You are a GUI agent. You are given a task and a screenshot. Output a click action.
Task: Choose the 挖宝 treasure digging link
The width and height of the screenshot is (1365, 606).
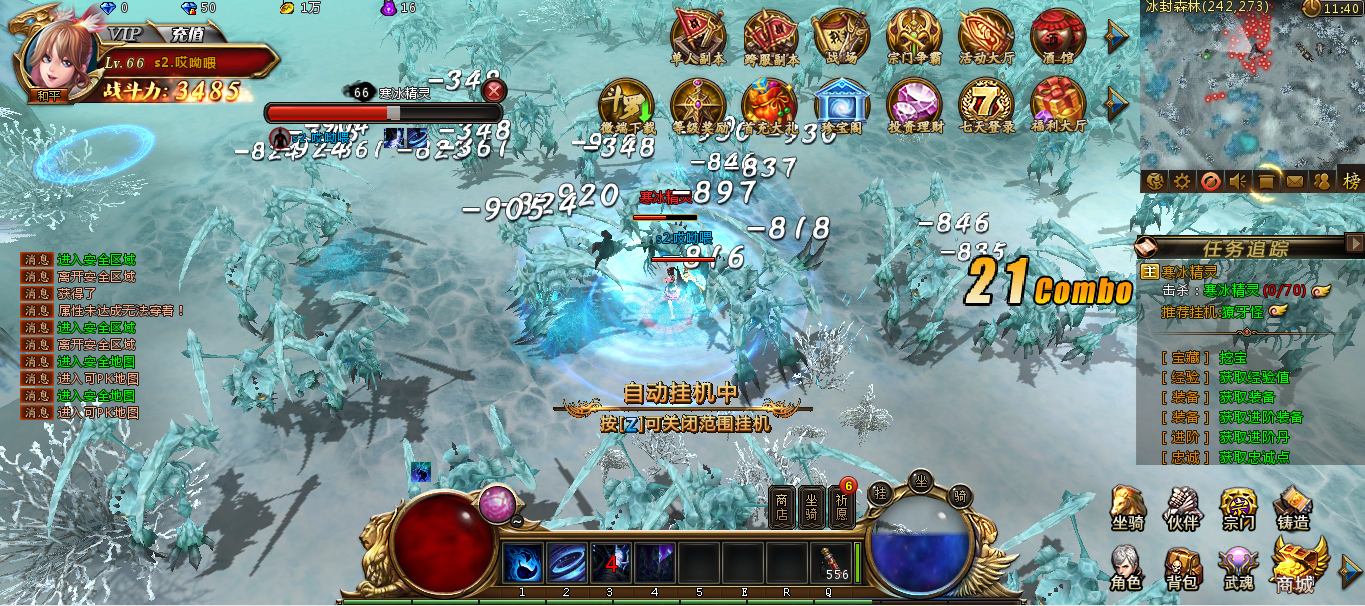1233,357
